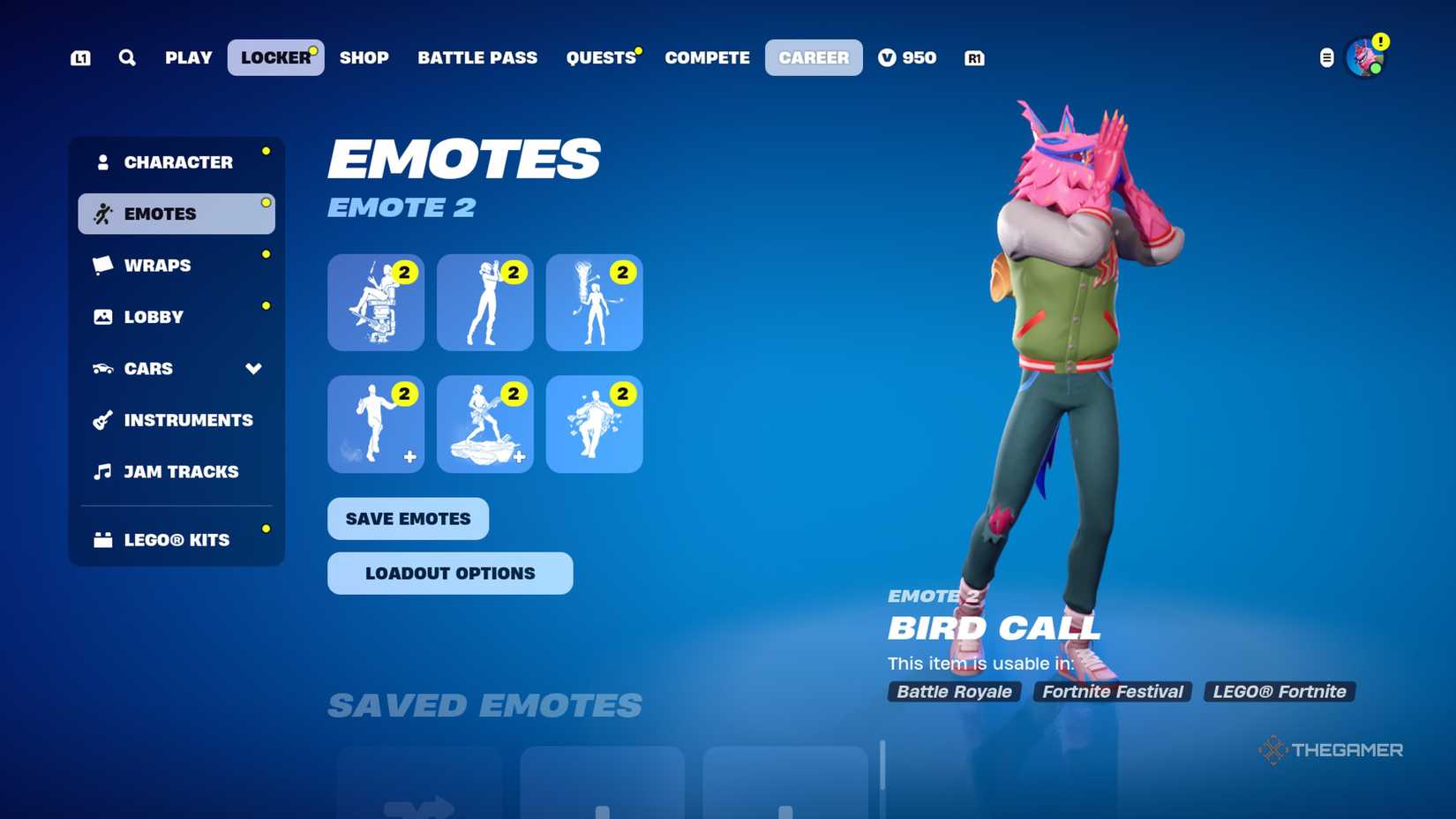Select the highlighted sixth emote slot

pos(594,425)
